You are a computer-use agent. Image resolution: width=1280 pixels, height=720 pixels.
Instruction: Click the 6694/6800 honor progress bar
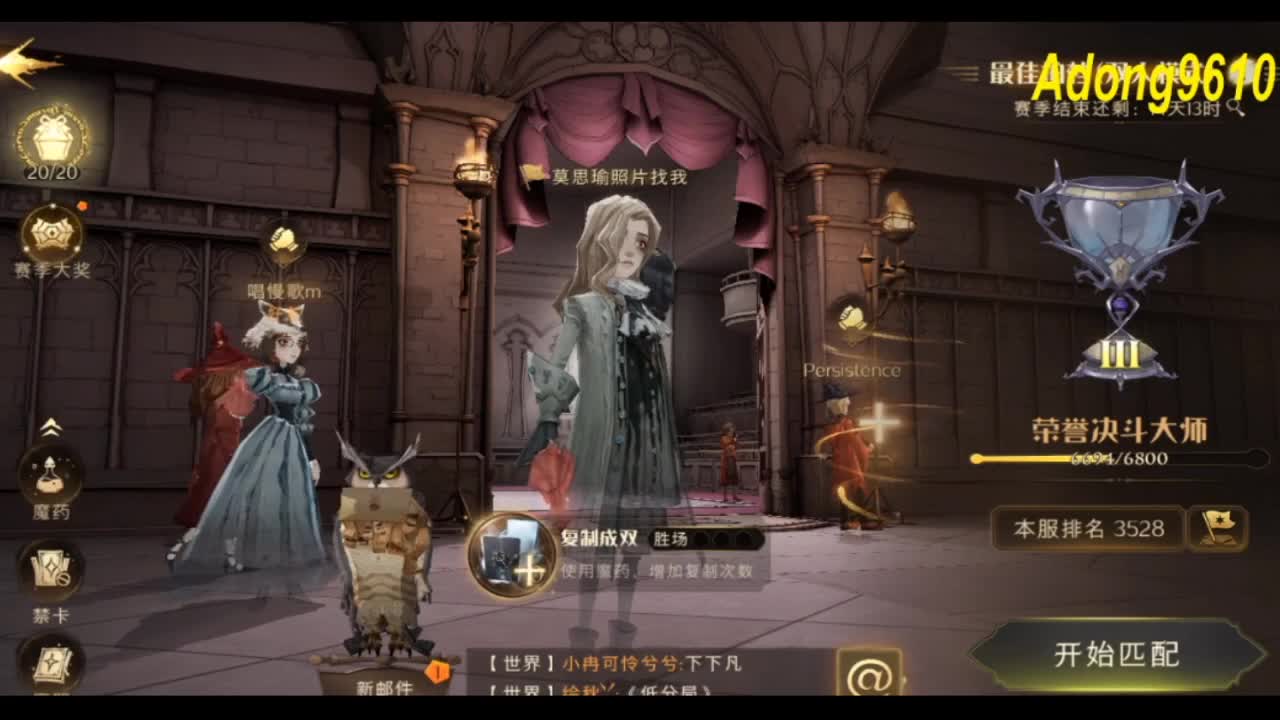(1117, 457)
